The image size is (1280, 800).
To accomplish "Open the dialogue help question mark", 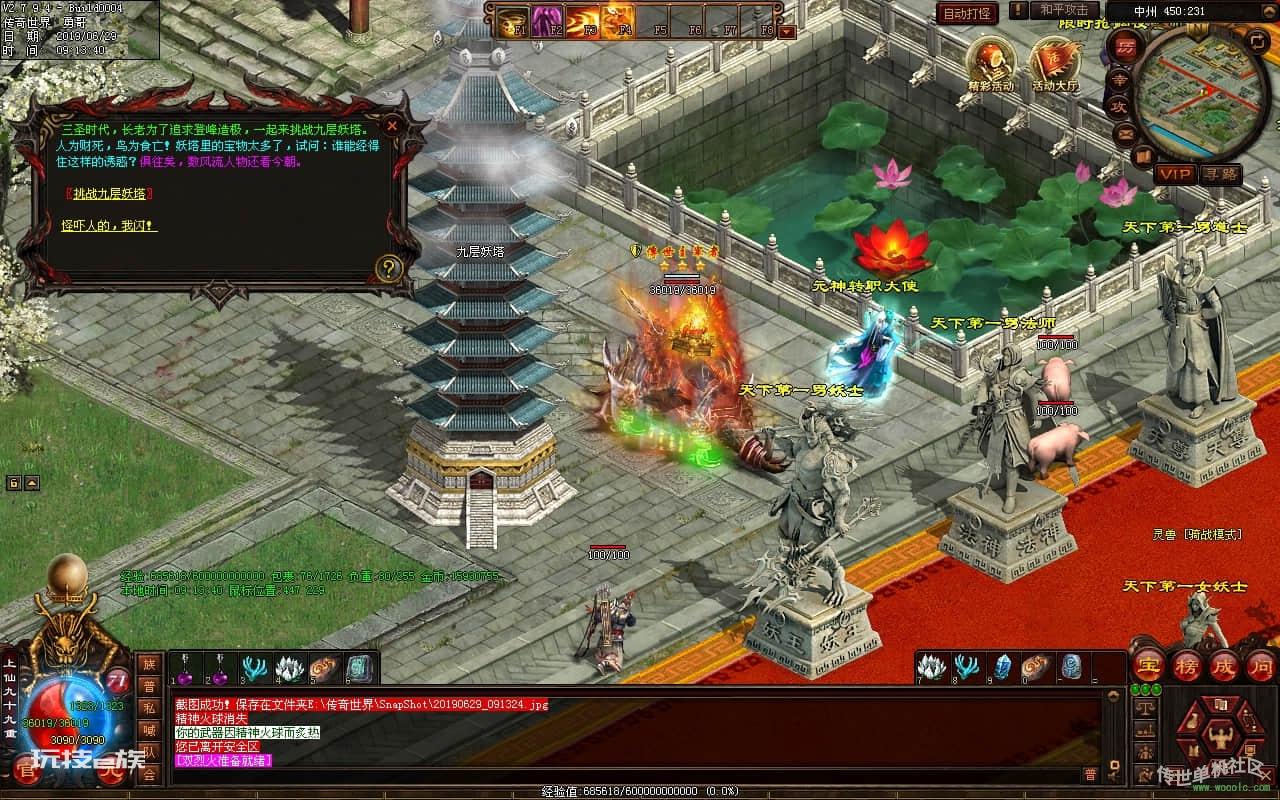I will pos(388,267).
